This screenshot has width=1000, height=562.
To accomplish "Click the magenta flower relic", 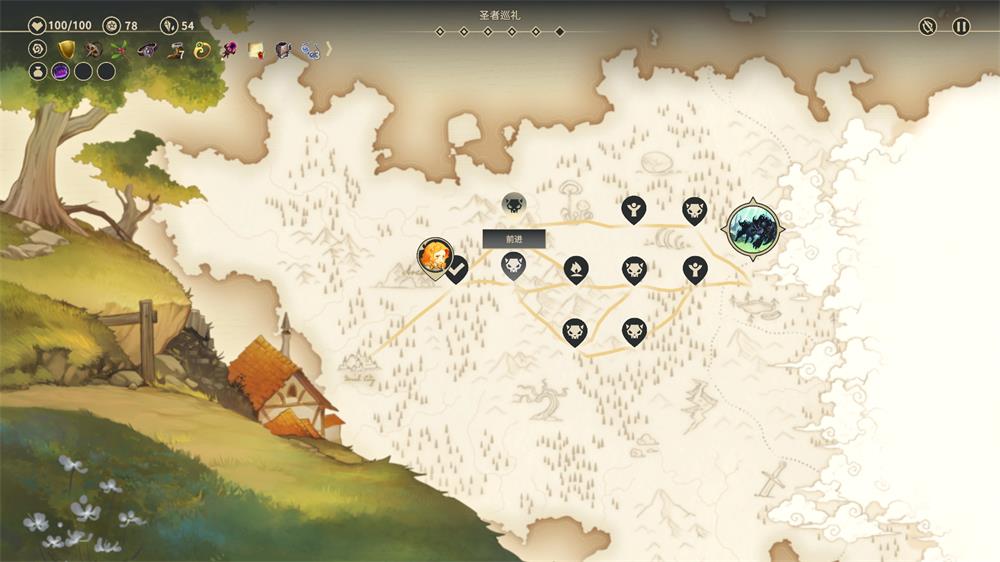I will pos(229,49).
